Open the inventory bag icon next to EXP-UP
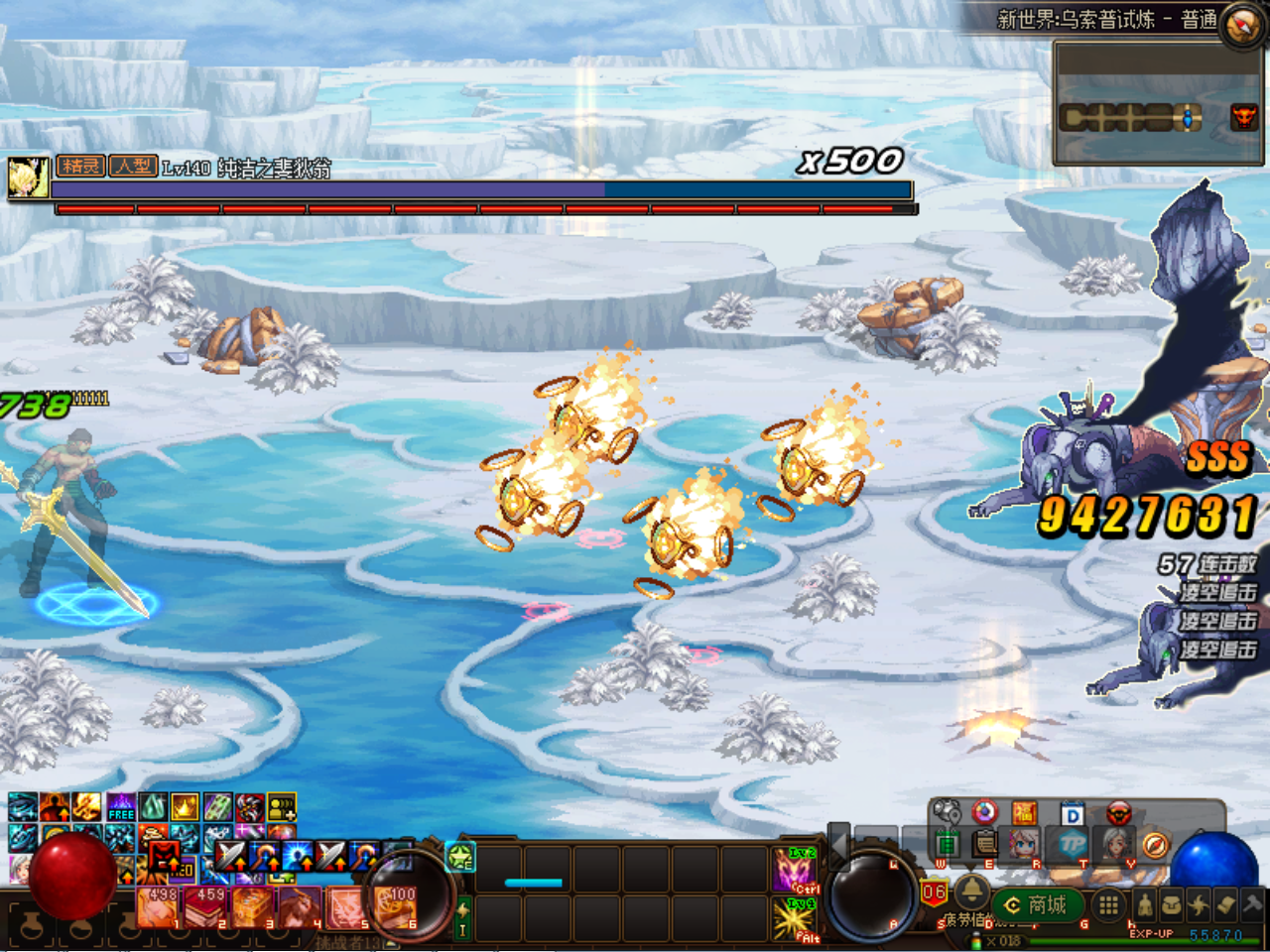This screenshot has height=952, width=1270. [x=1174, y=903]
